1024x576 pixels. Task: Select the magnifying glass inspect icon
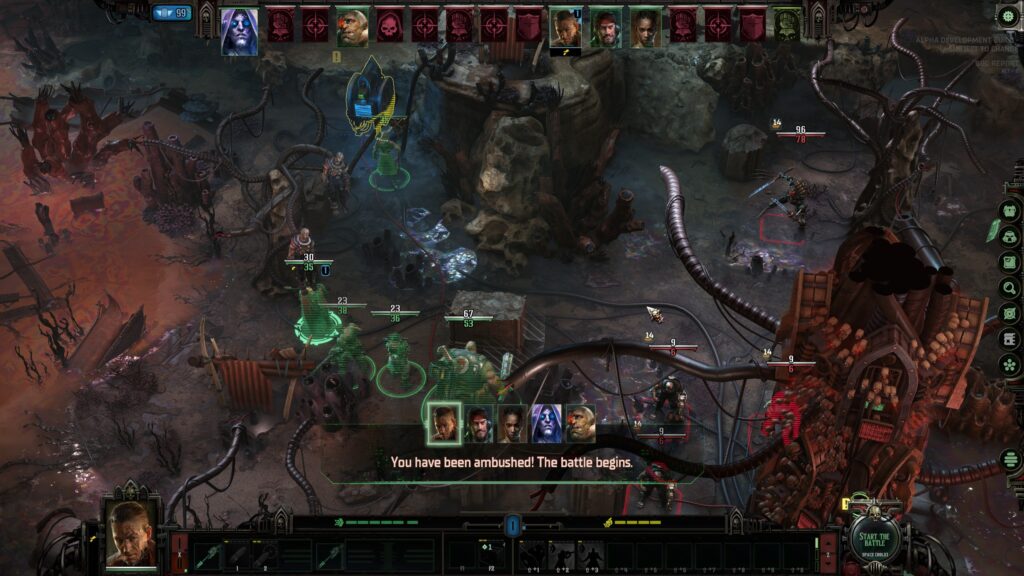click(x=1010, y=288)
